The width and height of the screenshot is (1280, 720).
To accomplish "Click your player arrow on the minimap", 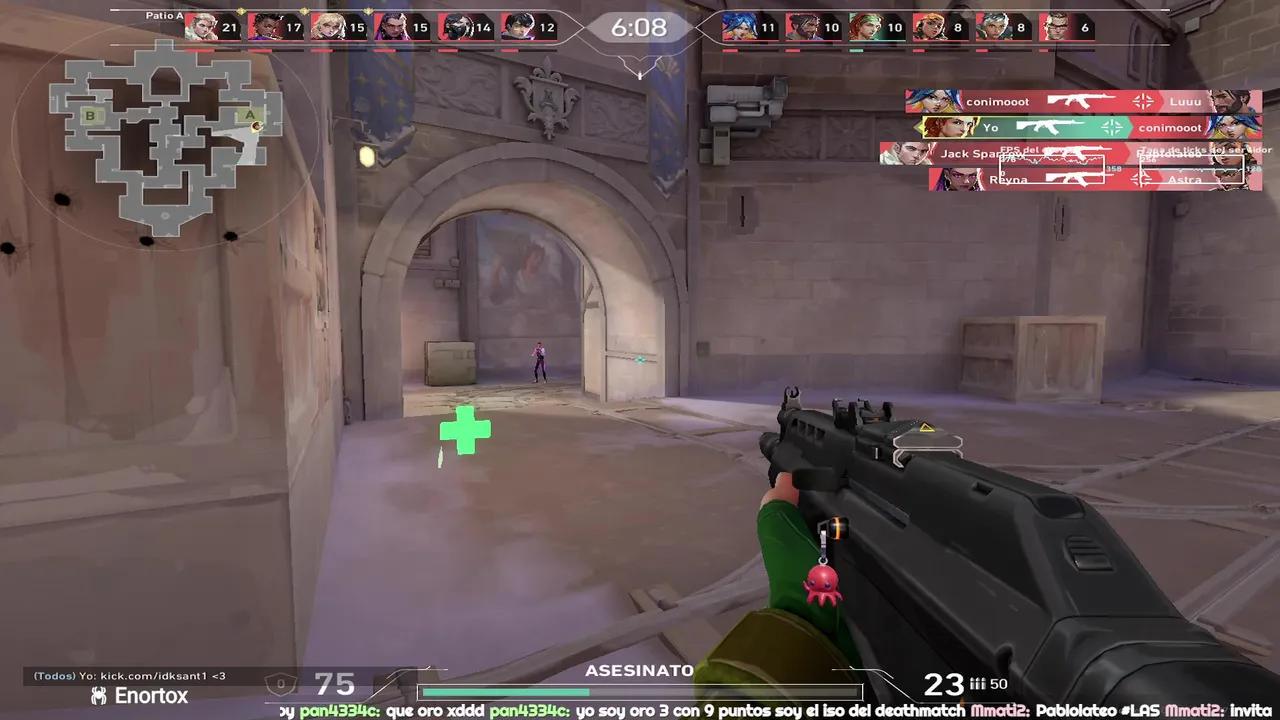I will [x=256, y=126].
